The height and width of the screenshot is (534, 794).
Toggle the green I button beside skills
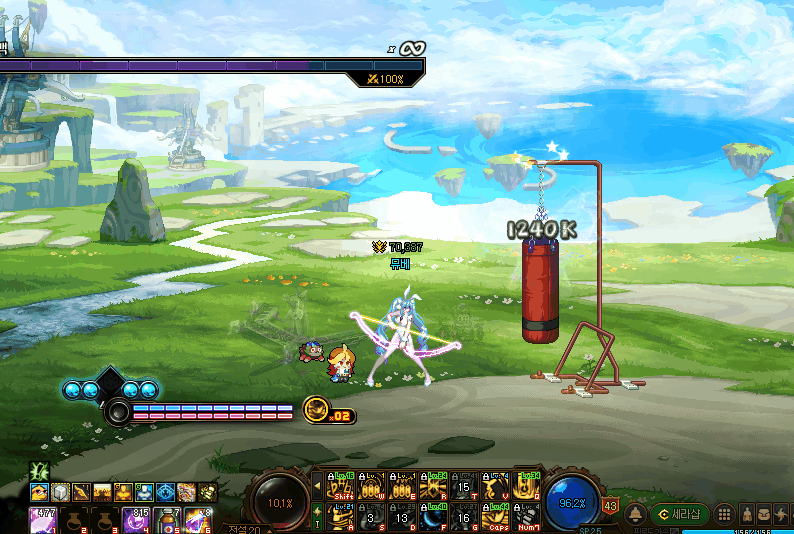[318, 516]
